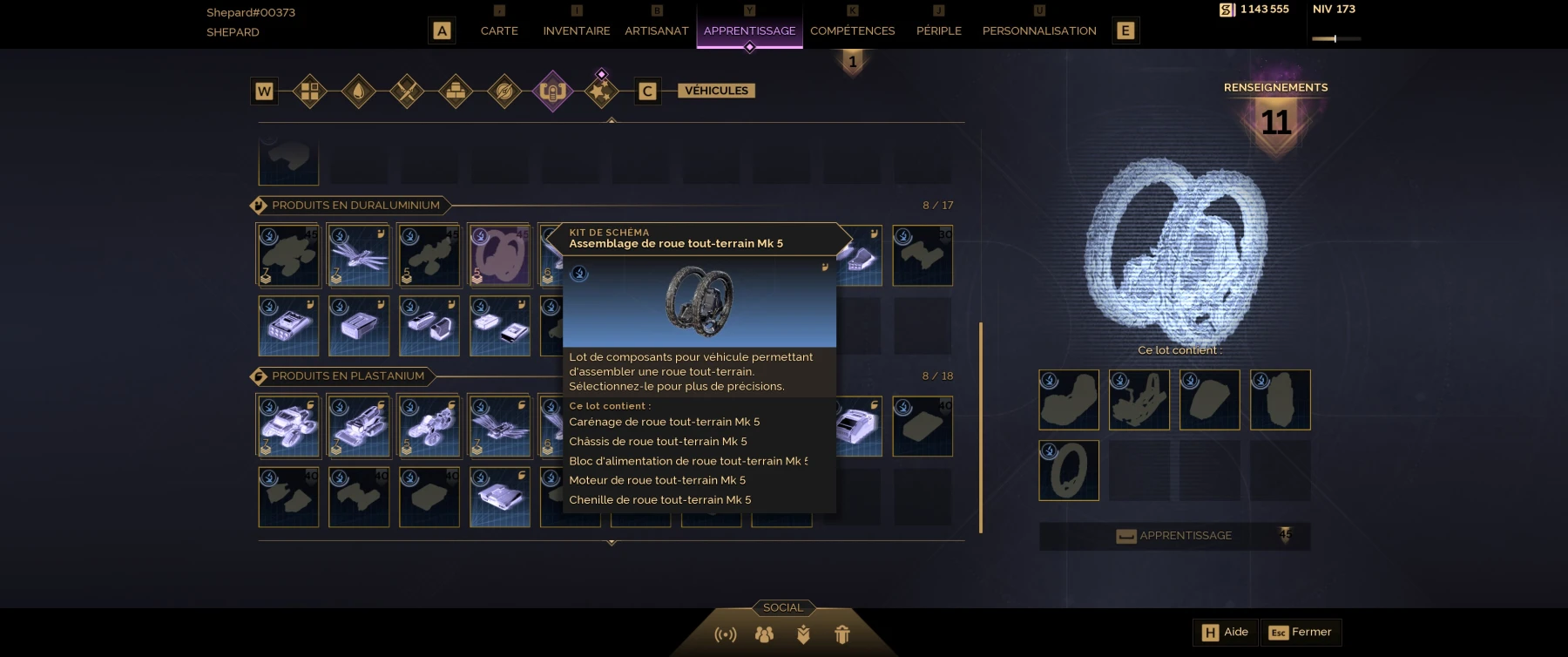Open the stars research category
This screenshot has height=657, width=1568.
[600, 91]
